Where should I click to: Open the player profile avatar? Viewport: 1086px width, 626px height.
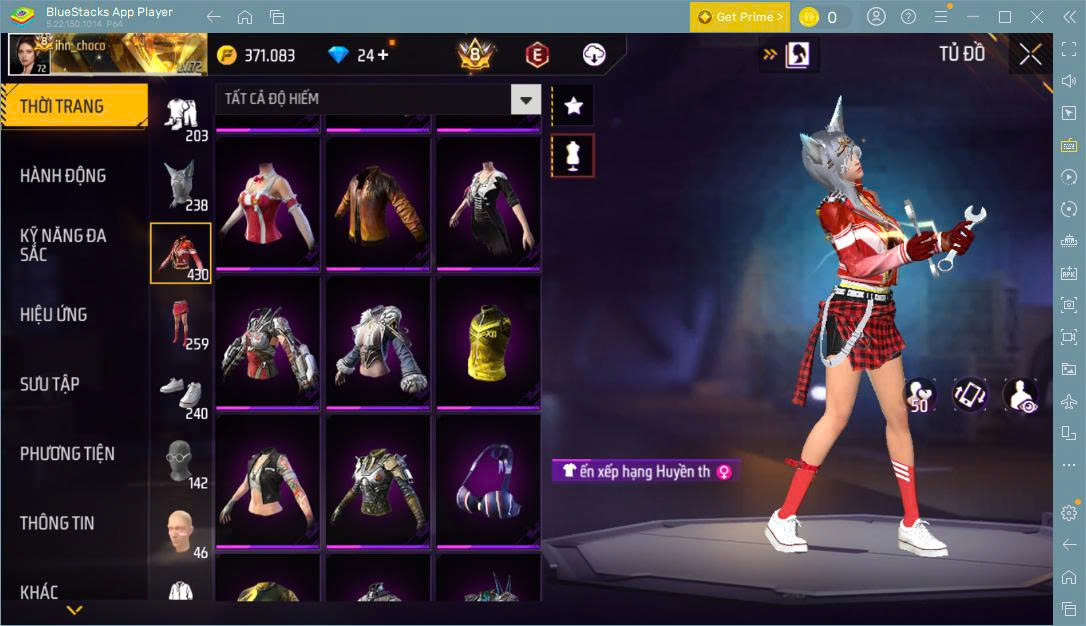[28, 54]
